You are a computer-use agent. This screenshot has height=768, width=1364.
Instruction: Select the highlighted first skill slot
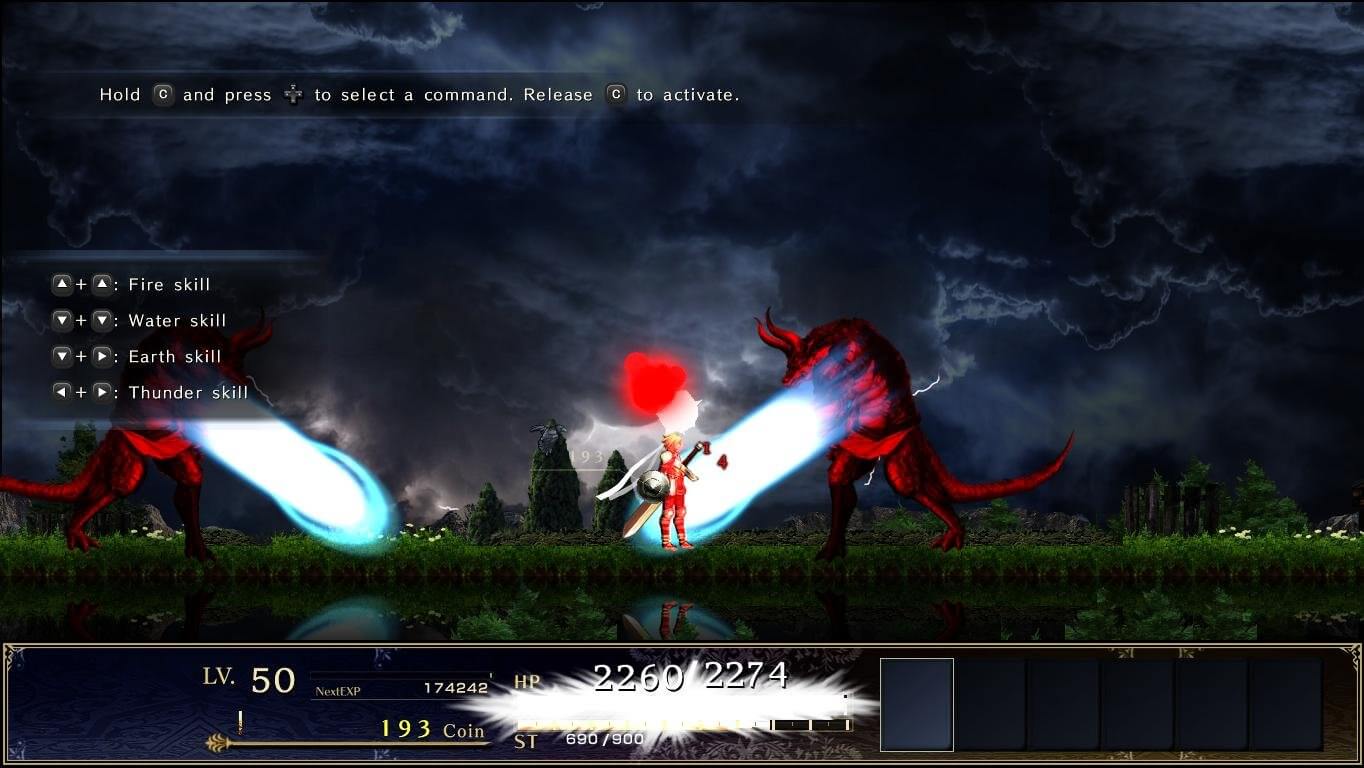[x=916, y=704]
